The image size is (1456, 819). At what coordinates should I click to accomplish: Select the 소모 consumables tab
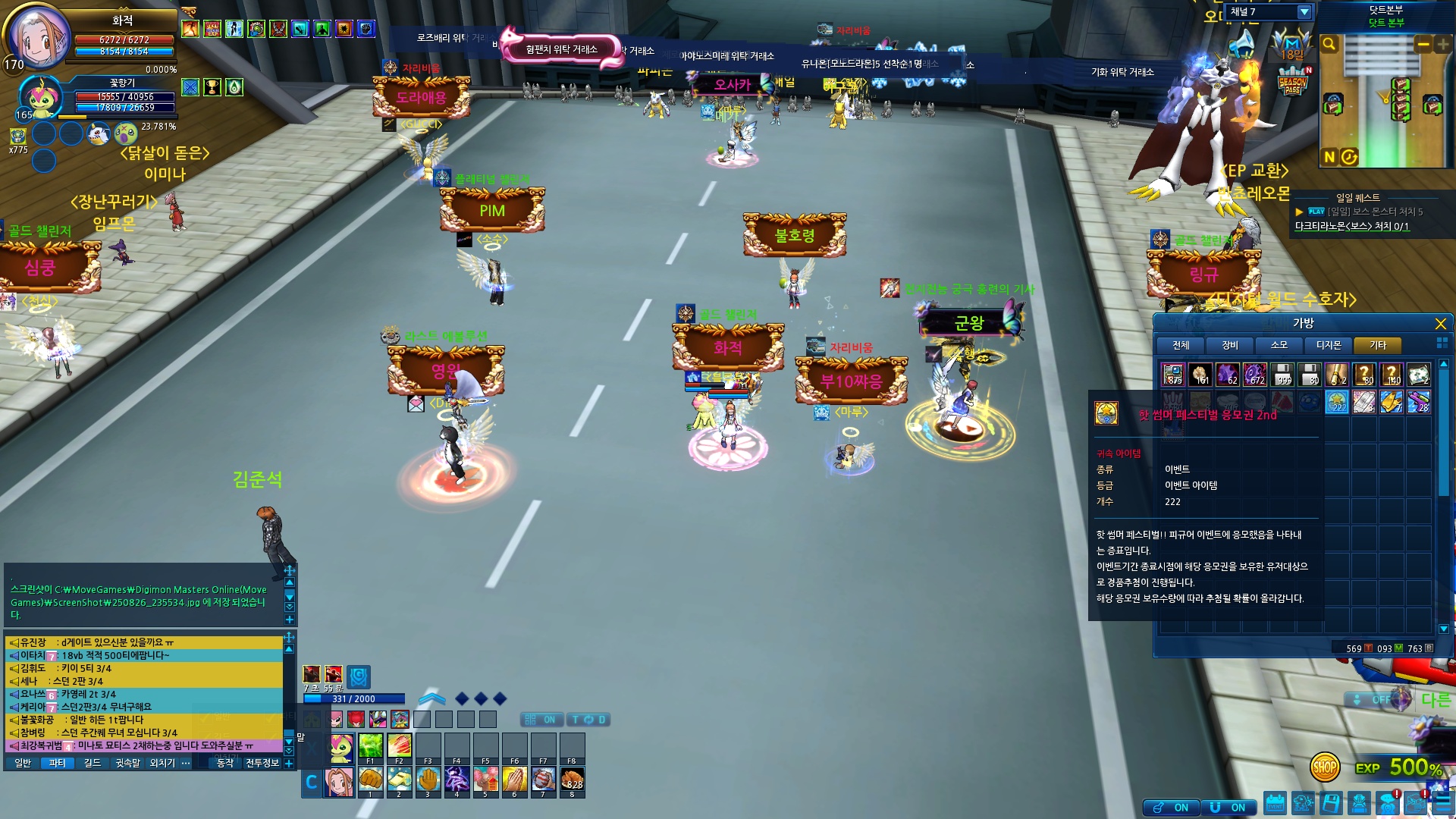1279,346
